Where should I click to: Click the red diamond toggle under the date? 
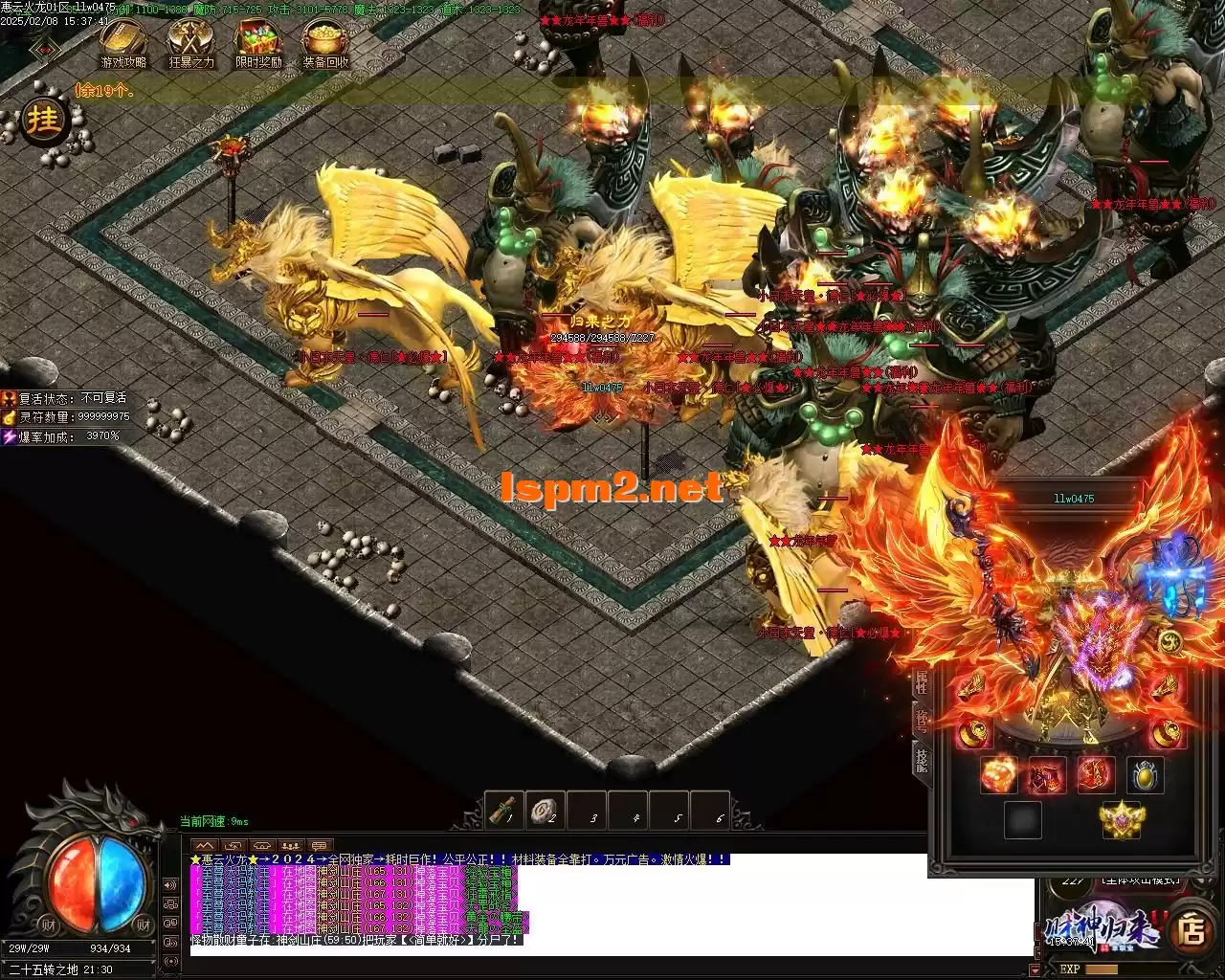coord(42,49)
